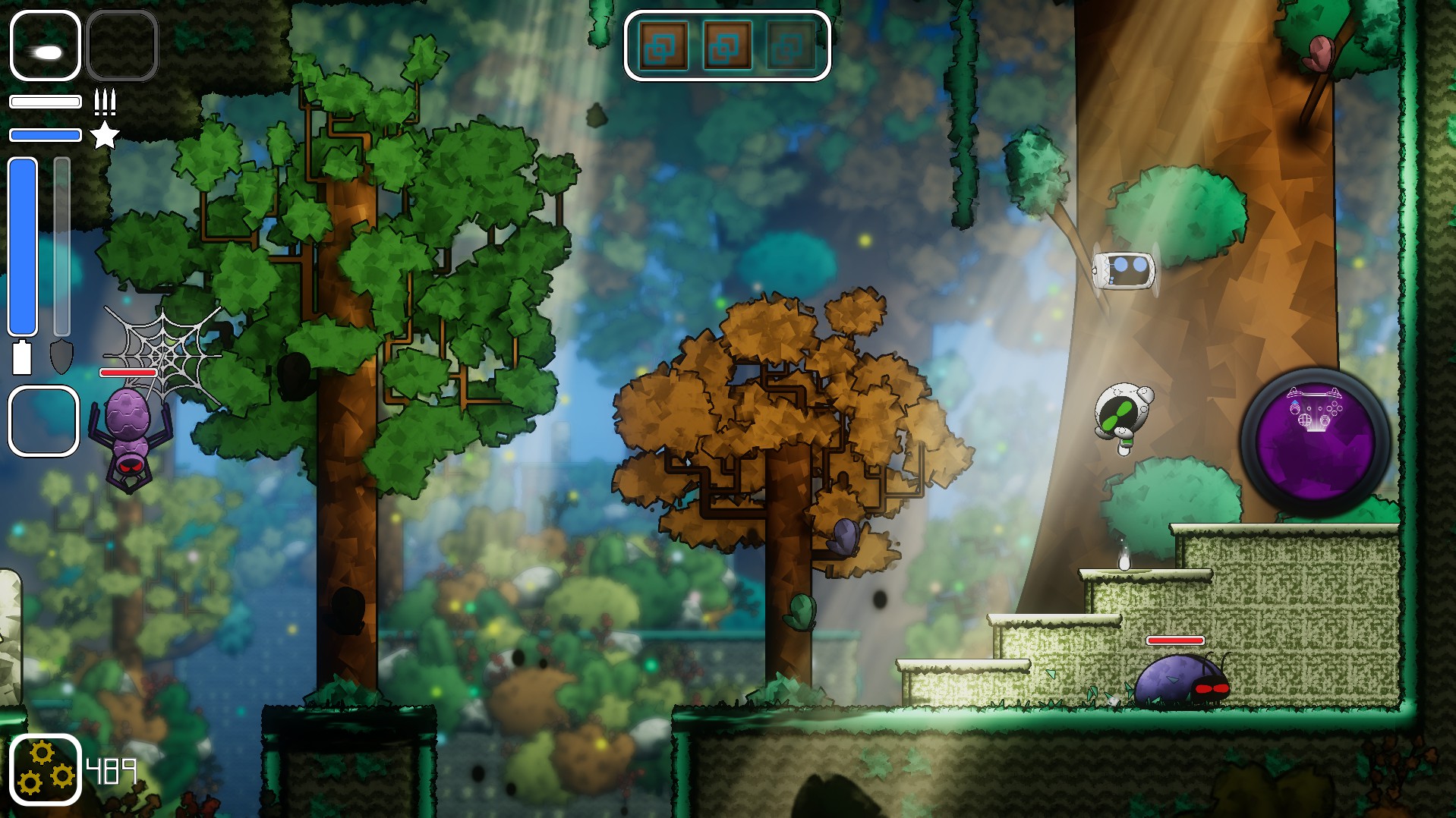Click the 489 gear counter
1456x818 pixels.
pos(111,770)
